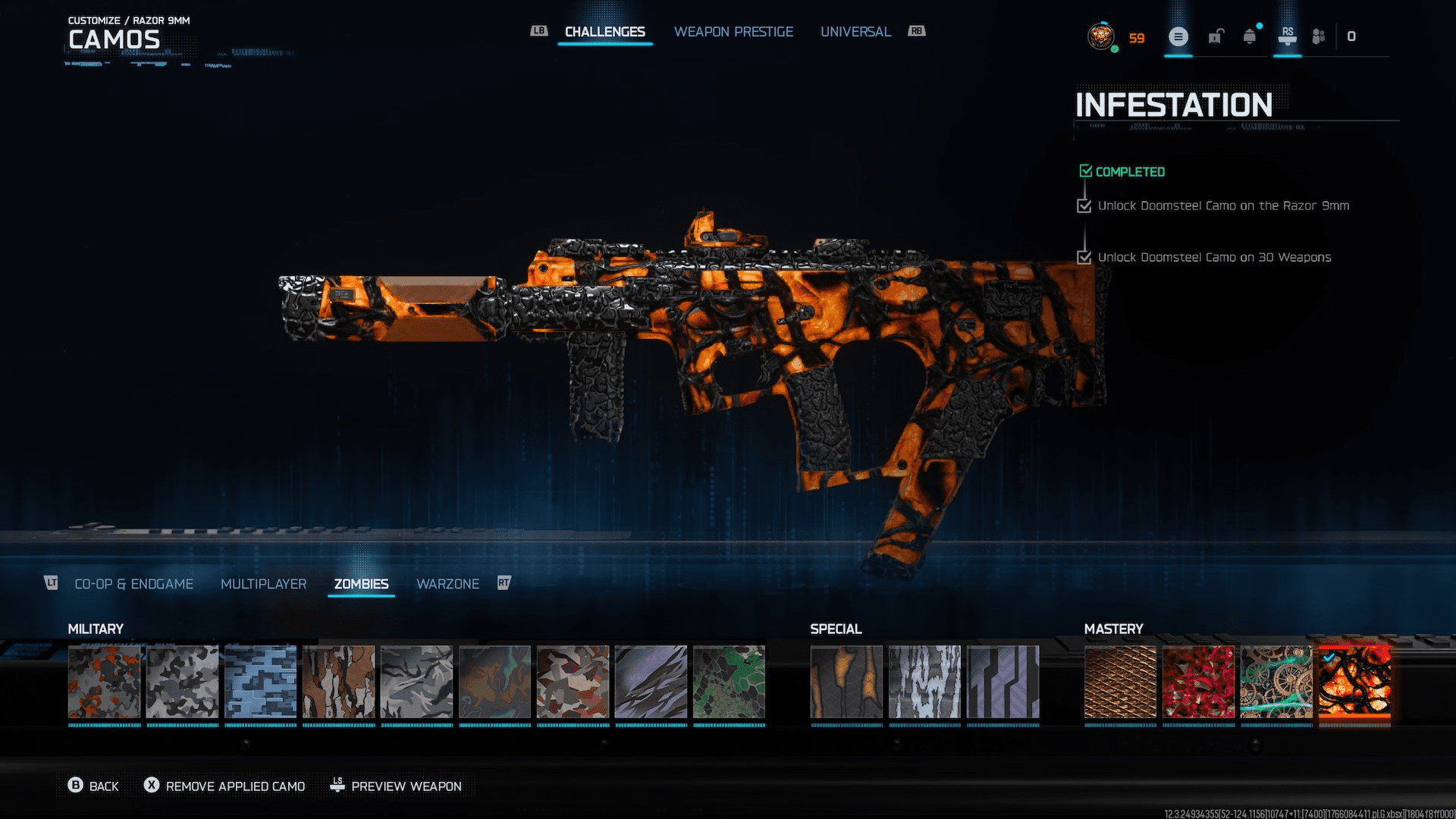Switch to the Warzone camo category

pyautogui.click(x=447, y=583)
